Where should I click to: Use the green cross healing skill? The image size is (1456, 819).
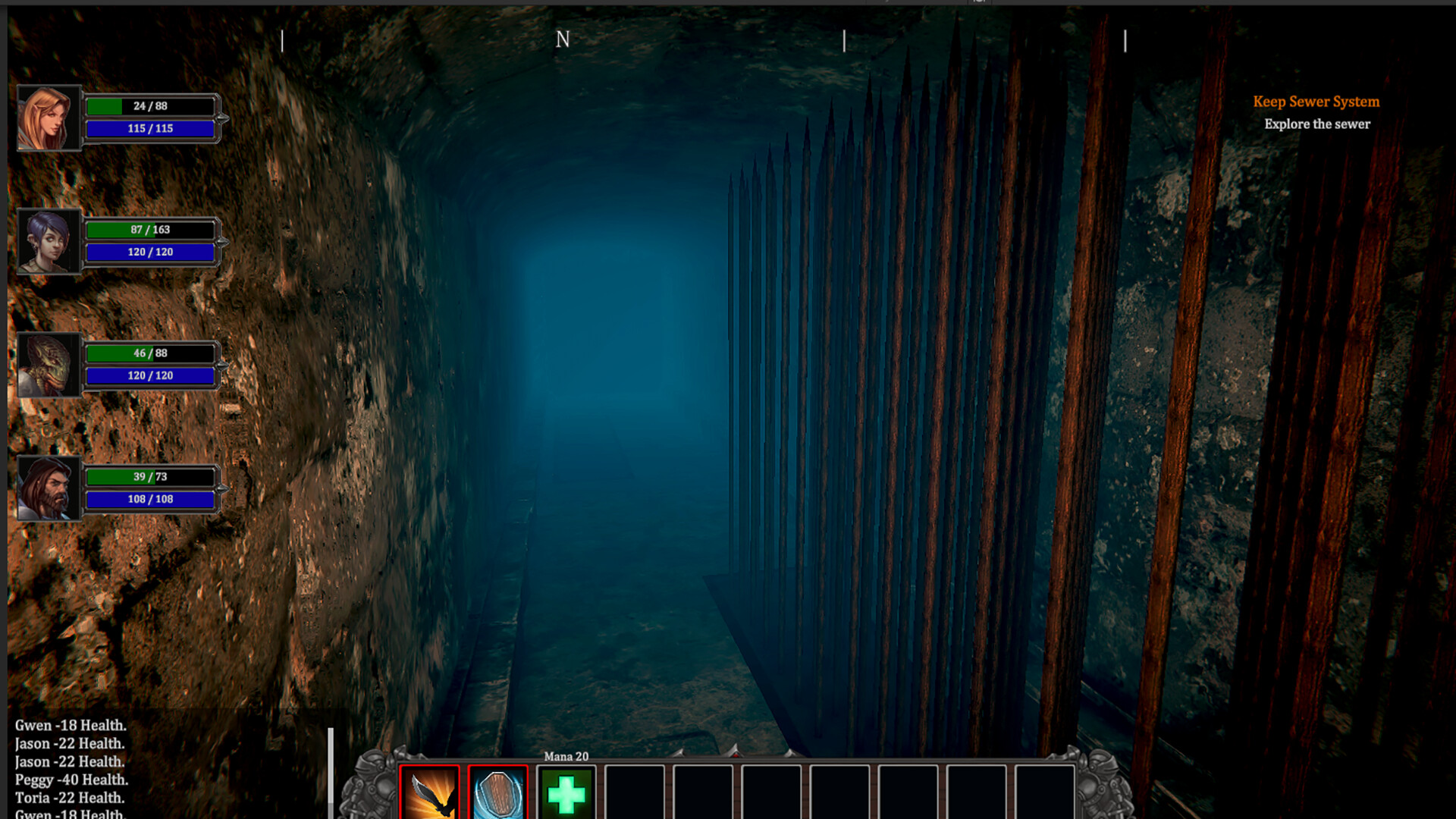(566, 794)
